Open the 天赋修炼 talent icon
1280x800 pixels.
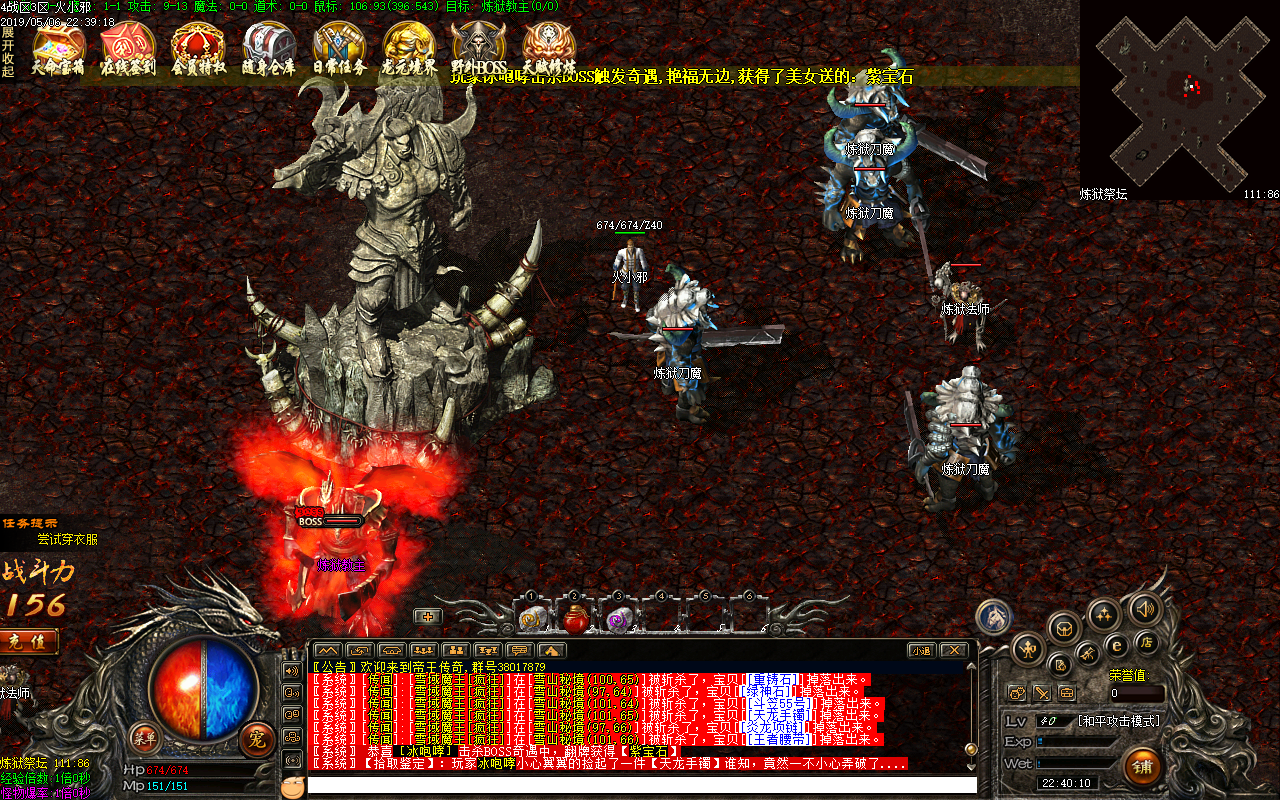(549, 47)
